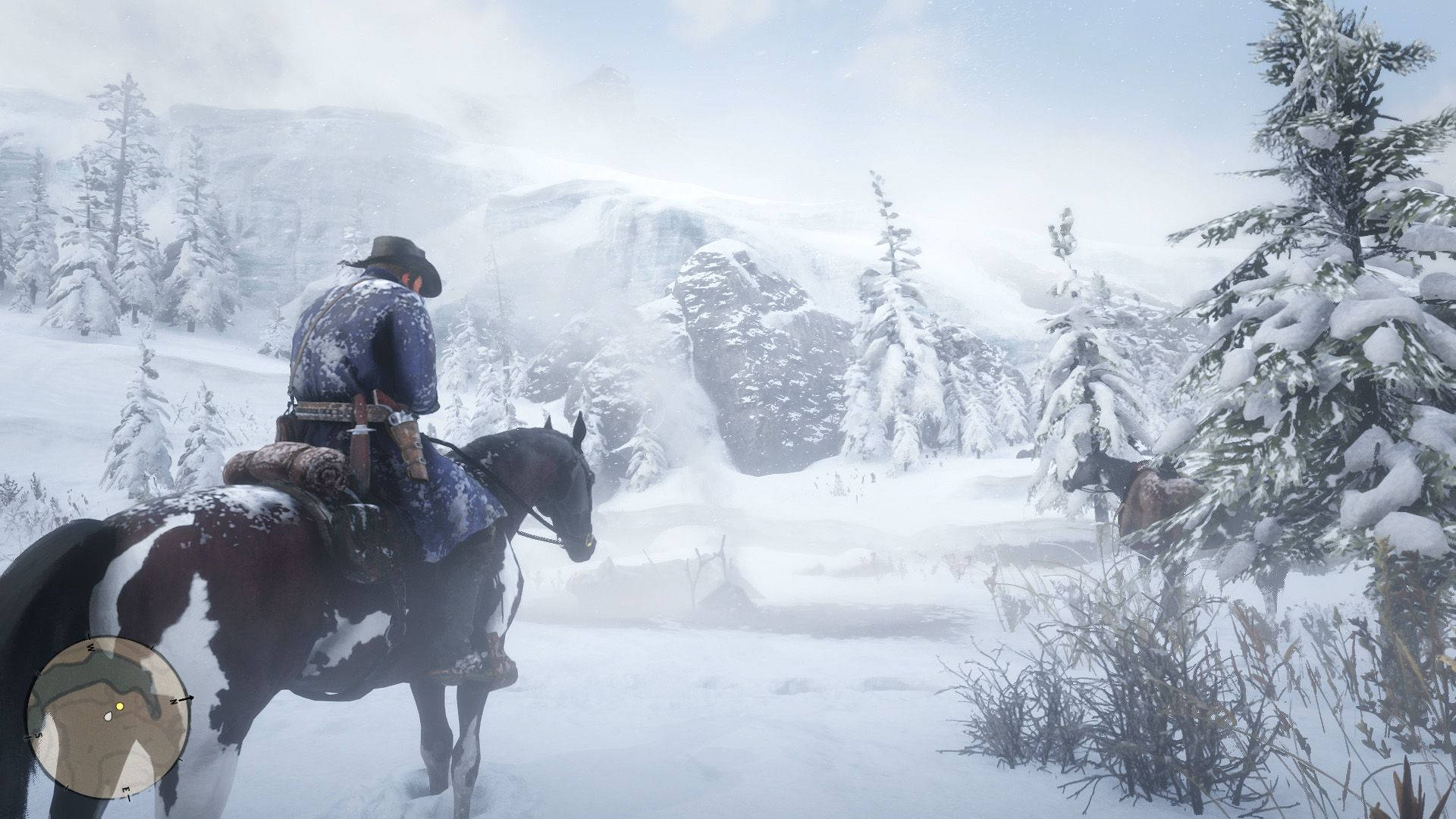Viewport: 1456px width, 819px height.
Task: Click the white player marker on the minimap
Action: [x=109, y=716]
